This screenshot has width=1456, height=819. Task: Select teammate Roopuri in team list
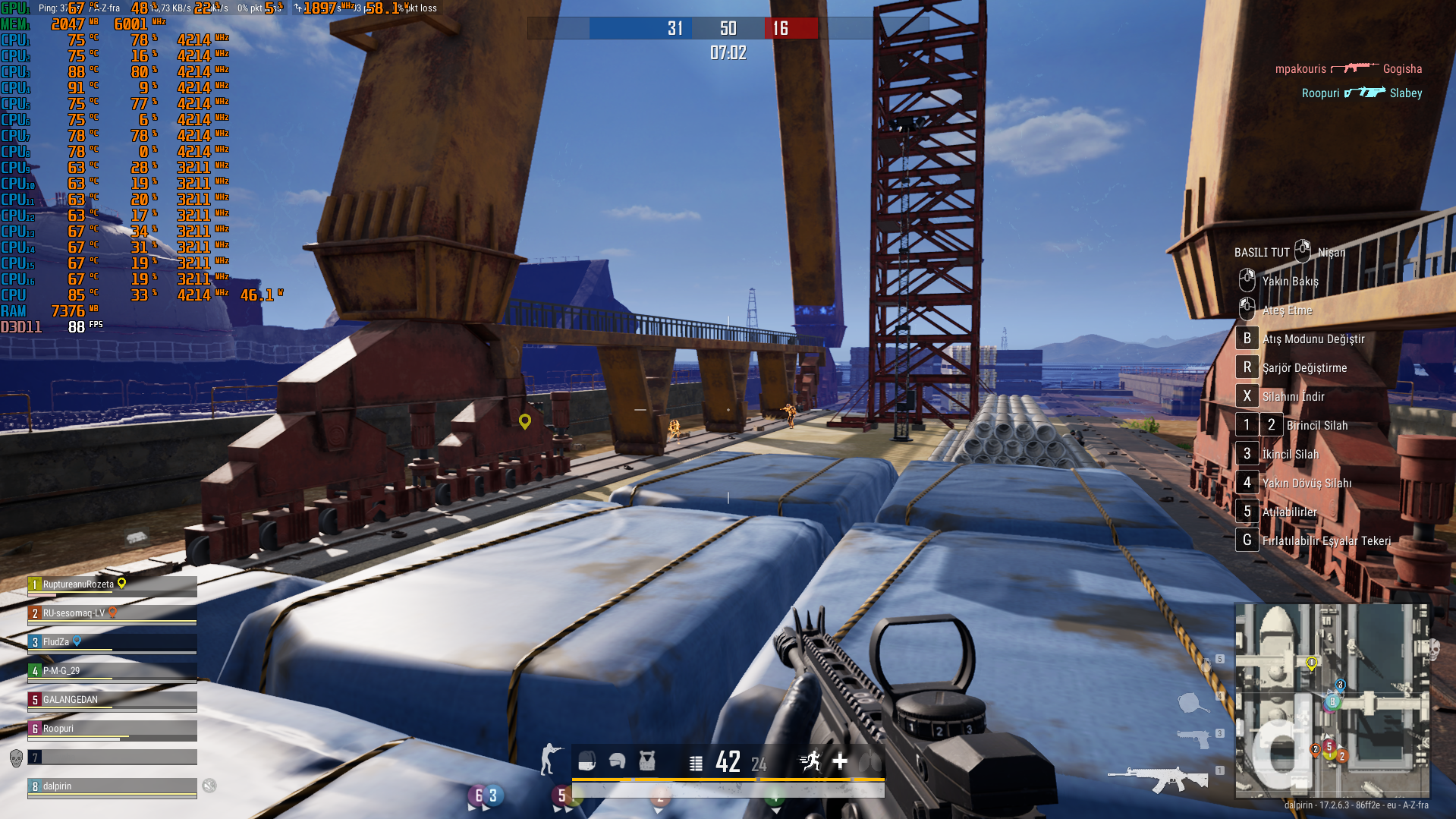point(112,729)
